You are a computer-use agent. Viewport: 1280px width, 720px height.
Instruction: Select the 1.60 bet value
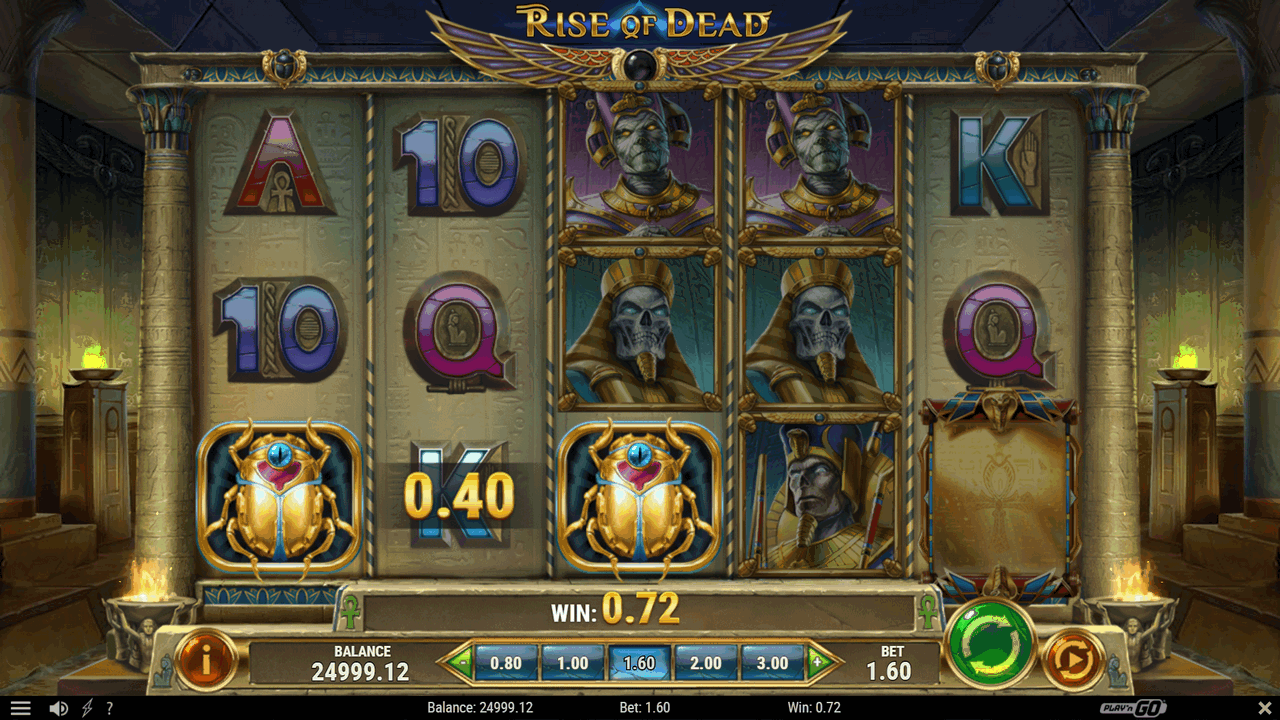click(639, 662)
